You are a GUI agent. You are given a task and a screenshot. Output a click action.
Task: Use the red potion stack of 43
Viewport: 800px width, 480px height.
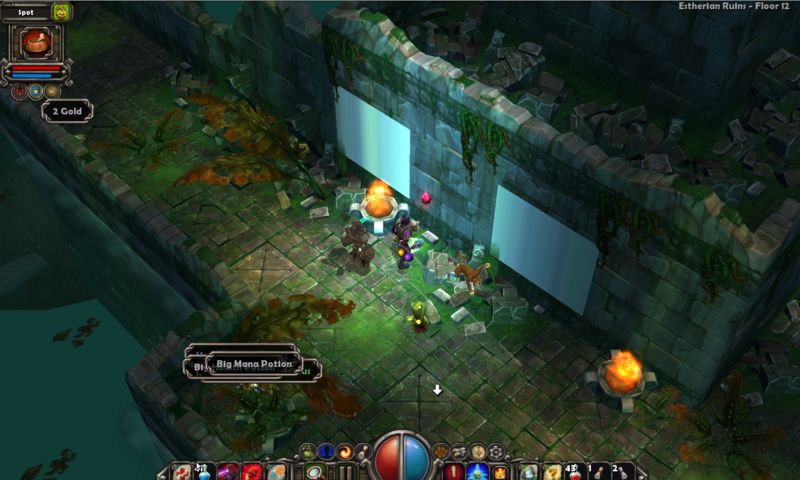pyautogui.click(x=574, y=471)
